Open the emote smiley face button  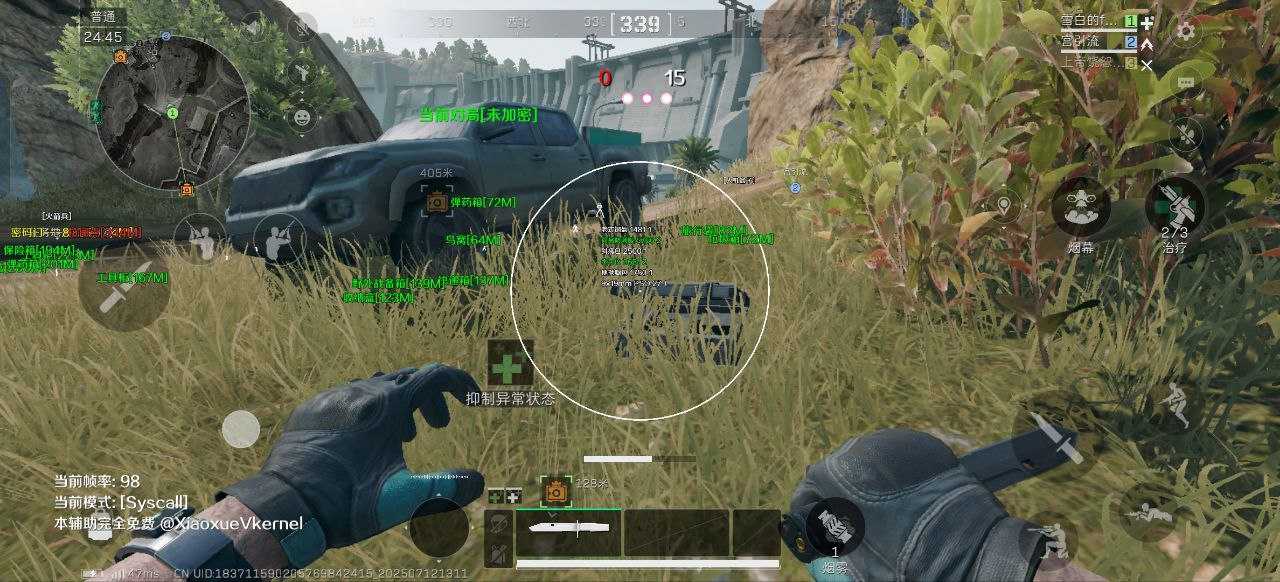302,117
